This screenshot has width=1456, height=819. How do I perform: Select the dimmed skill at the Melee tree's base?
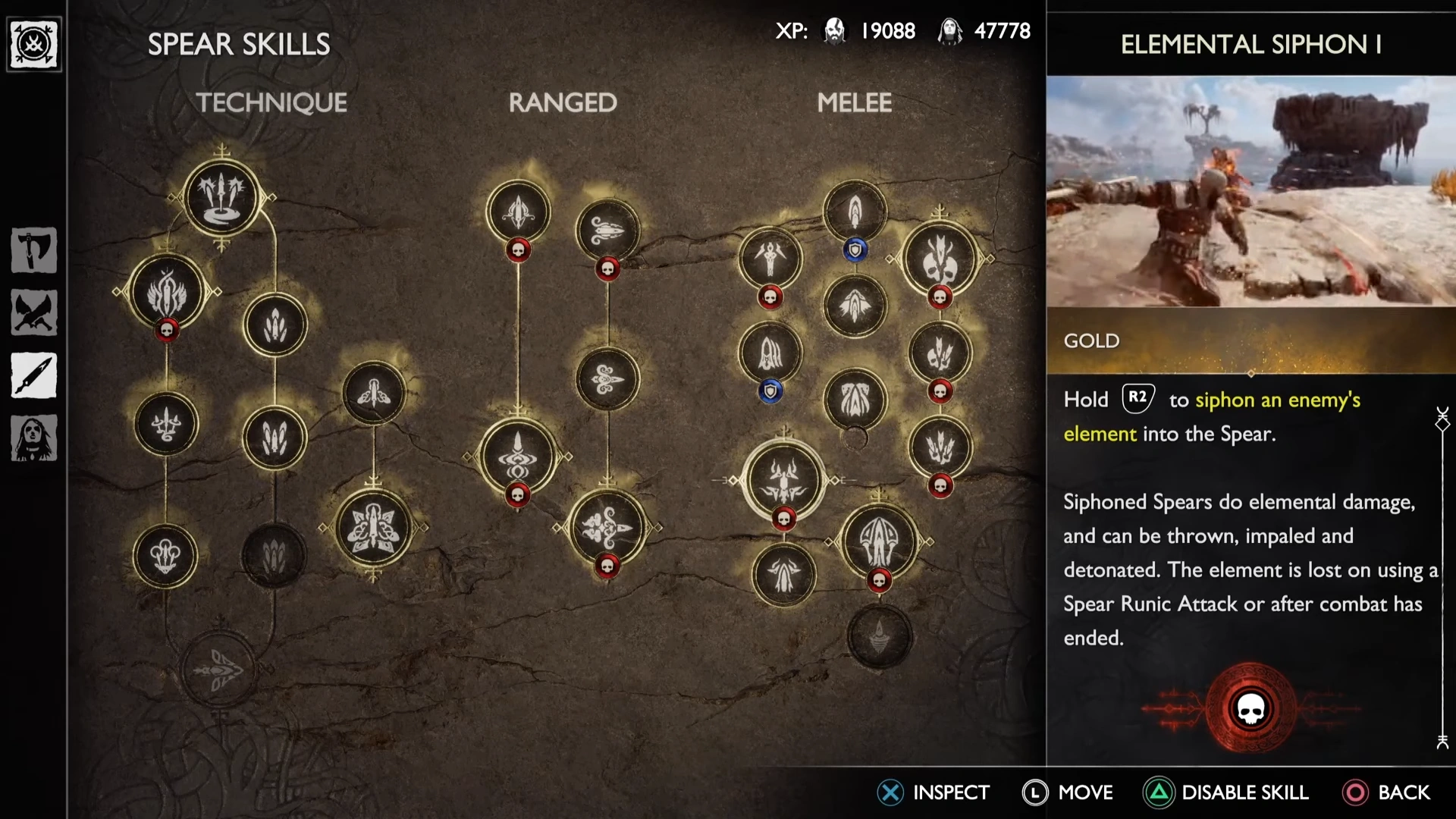coord(879,636)
